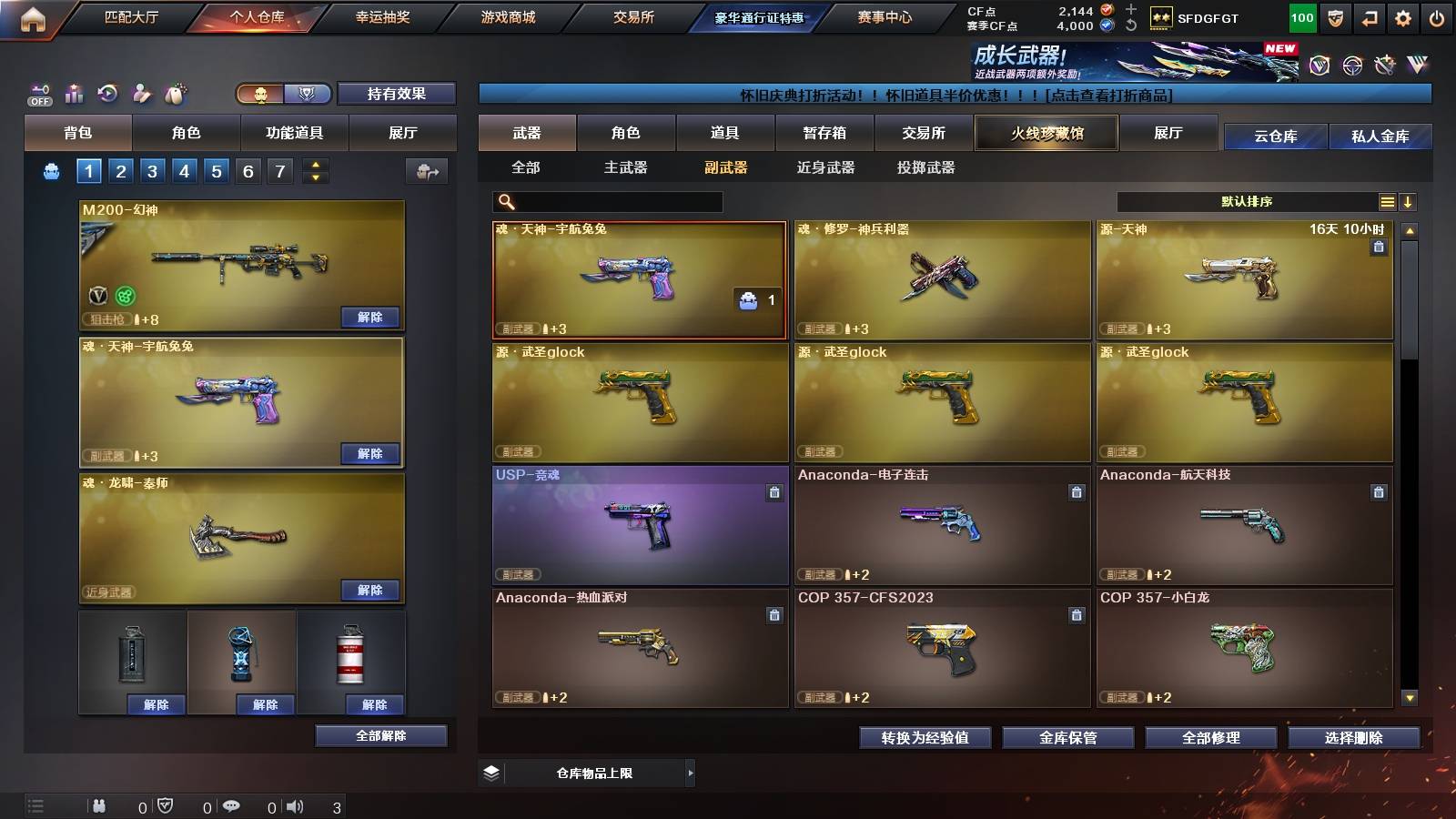This screenshot has height=819, width=1456.
Task: Click the power/exit icon at top right
Action: tap(1436, 16)
